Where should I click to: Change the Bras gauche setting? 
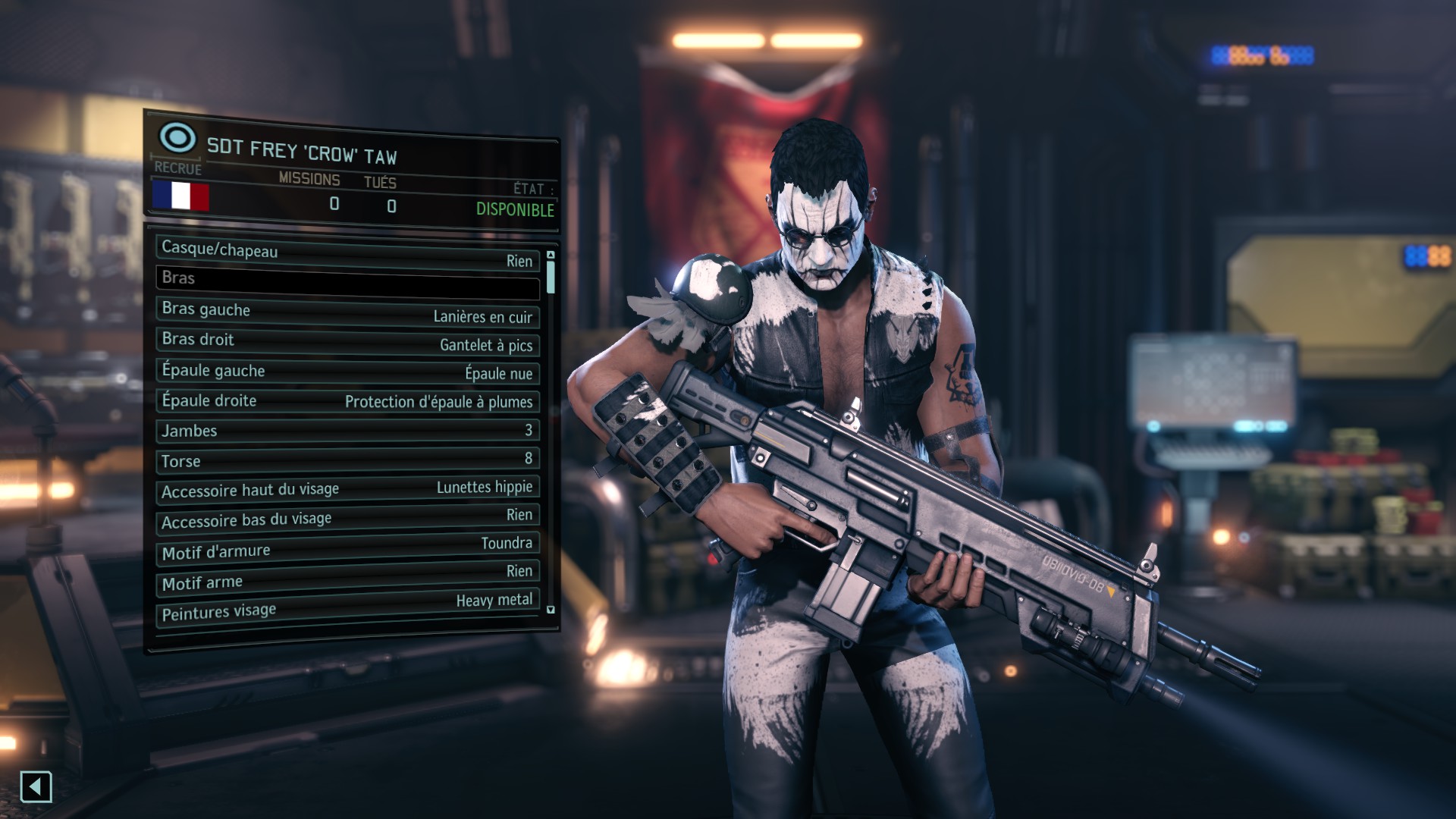point(347,312)
